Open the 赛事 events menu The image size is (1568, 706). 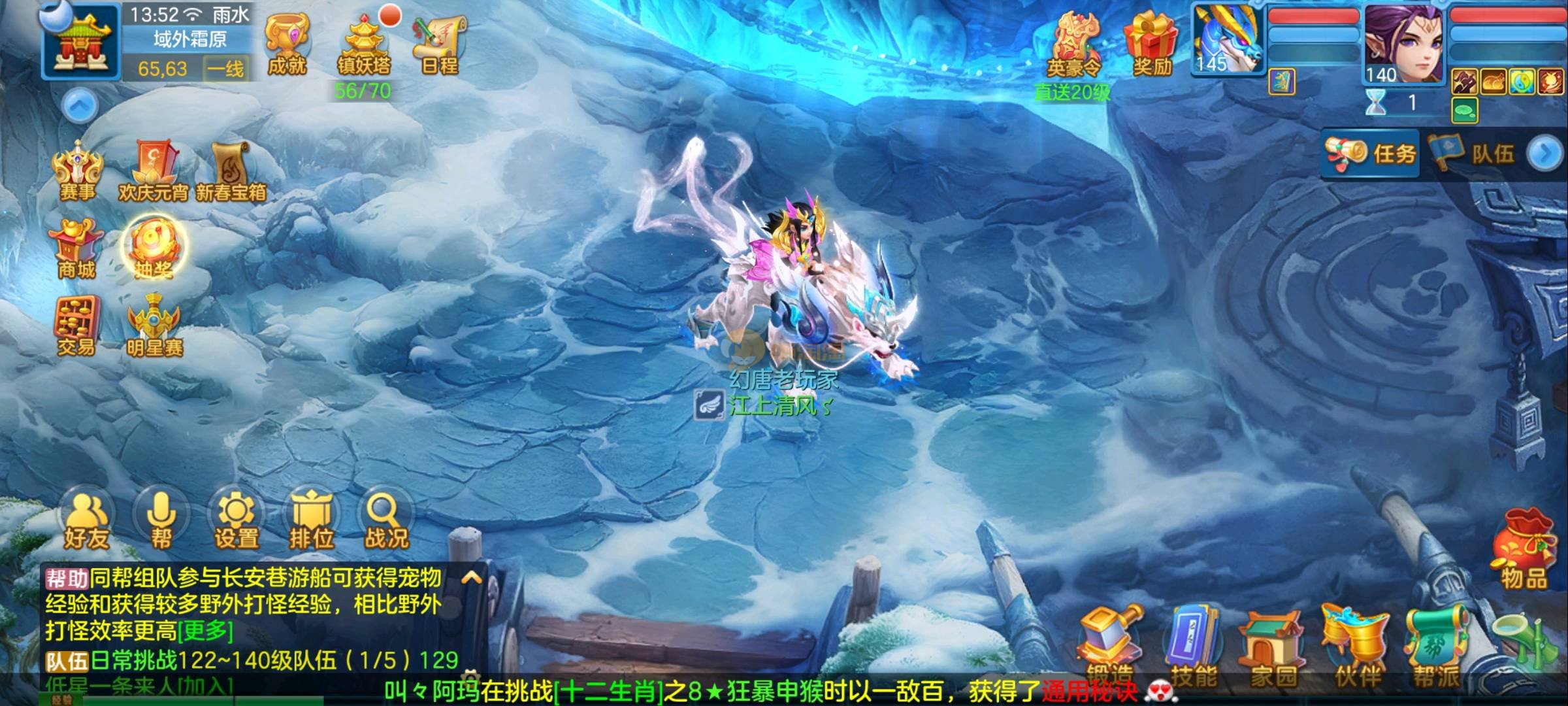[x=77, y=170]
